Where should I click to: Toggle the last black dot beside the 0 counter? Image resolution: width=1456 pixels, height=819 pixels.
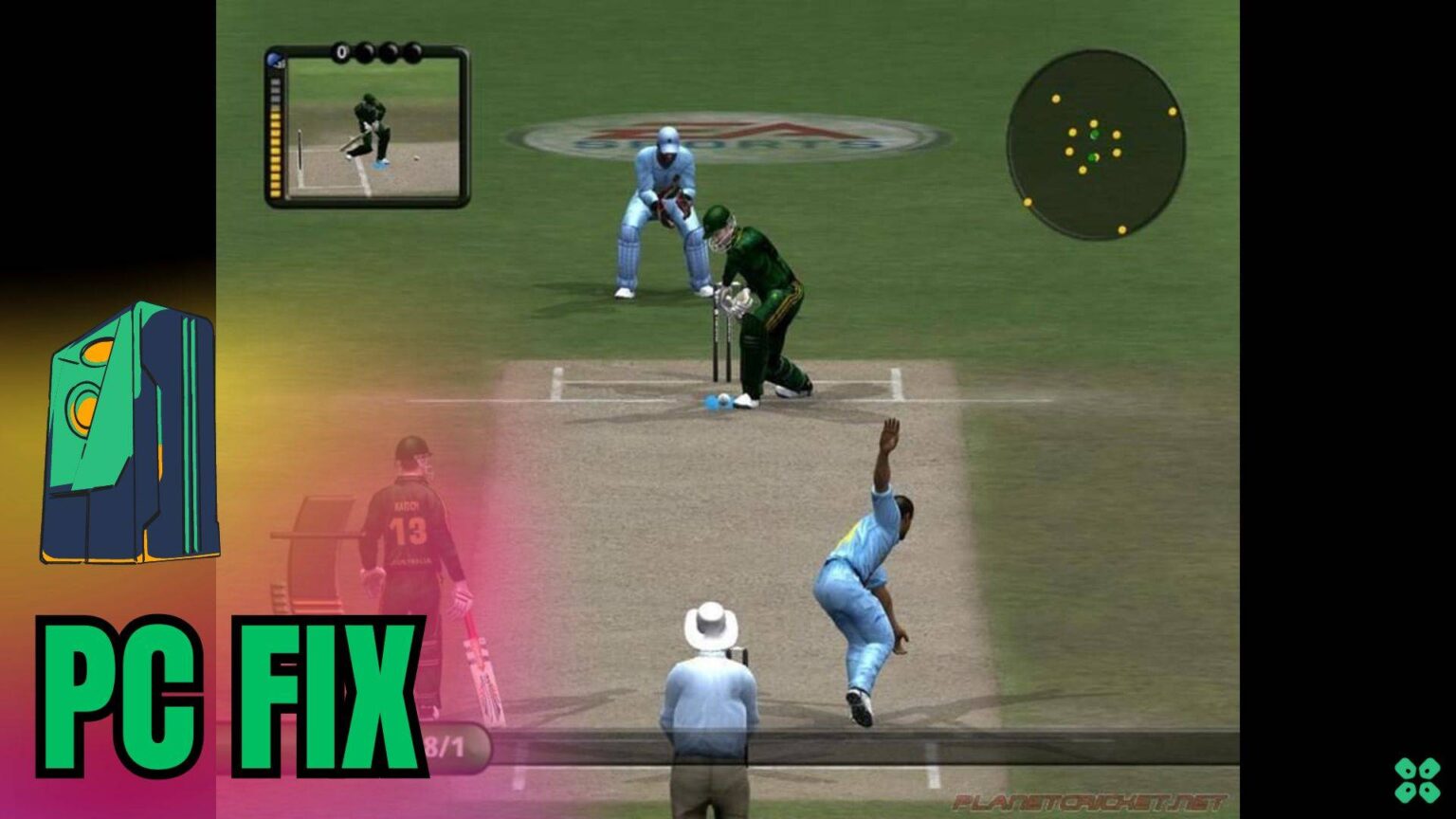[413, 52]
